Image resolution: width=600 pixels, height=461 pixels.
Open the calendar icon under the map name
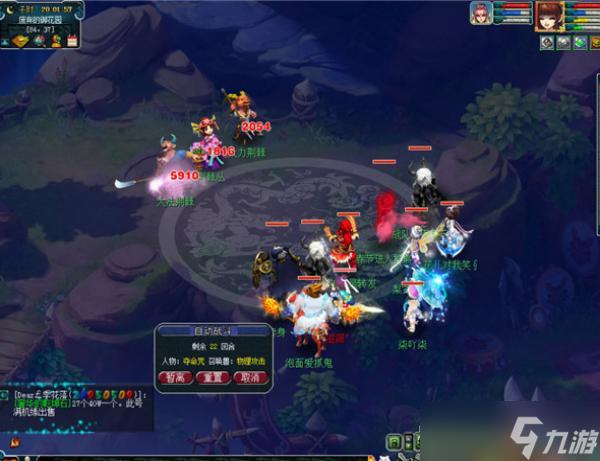pyautogui.click(x=71, y=41)
